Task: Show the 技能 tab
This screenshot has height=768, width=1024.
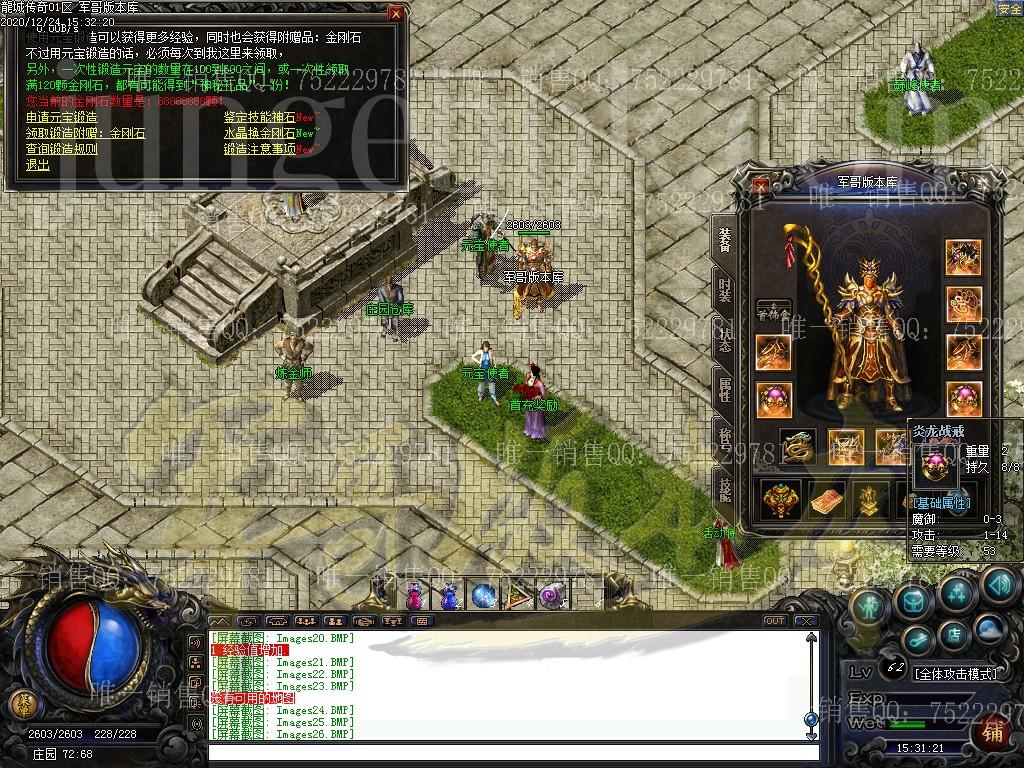Action: [725, 487]
